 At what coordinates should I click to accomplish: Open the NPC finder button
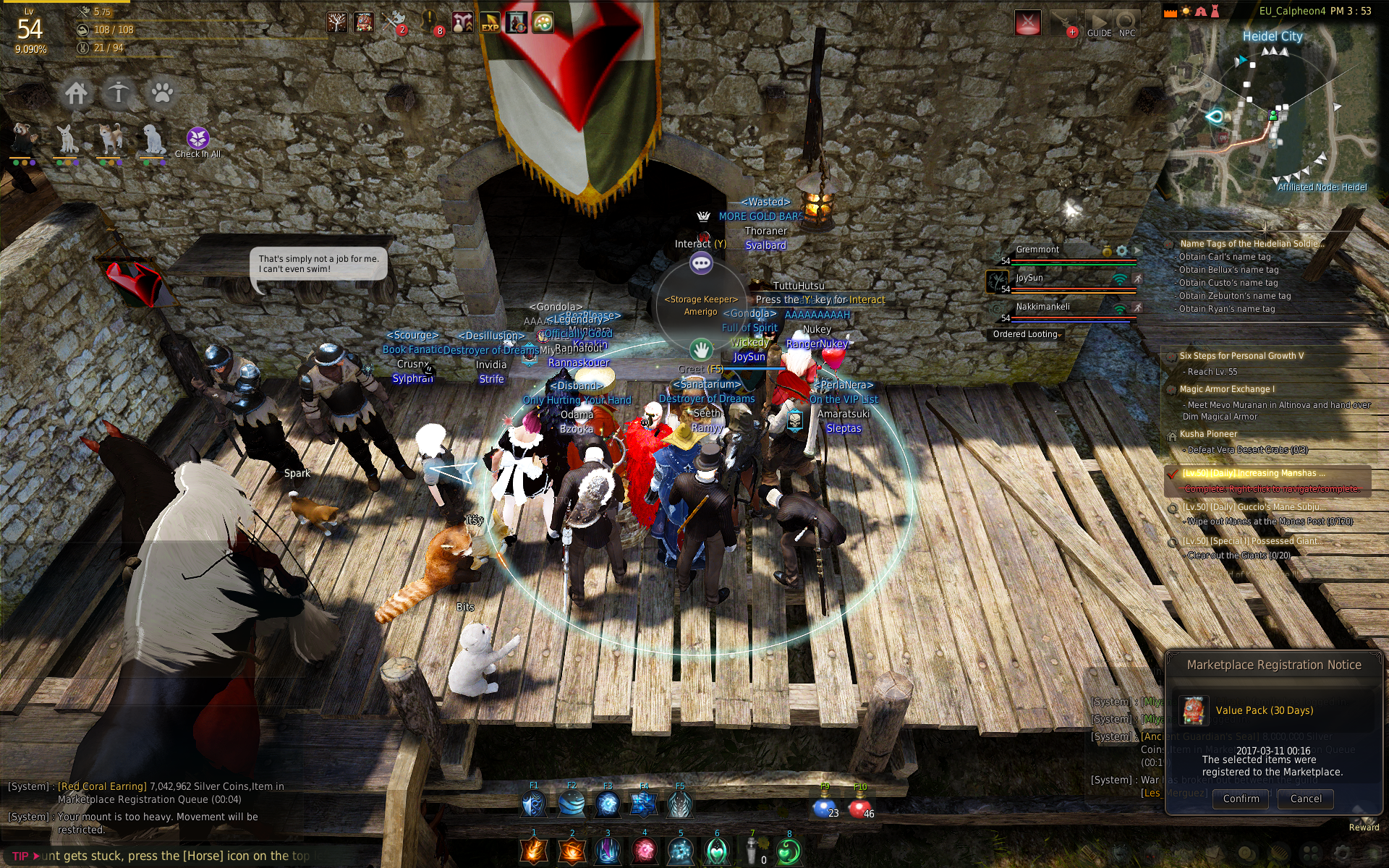coord(1126,24)
